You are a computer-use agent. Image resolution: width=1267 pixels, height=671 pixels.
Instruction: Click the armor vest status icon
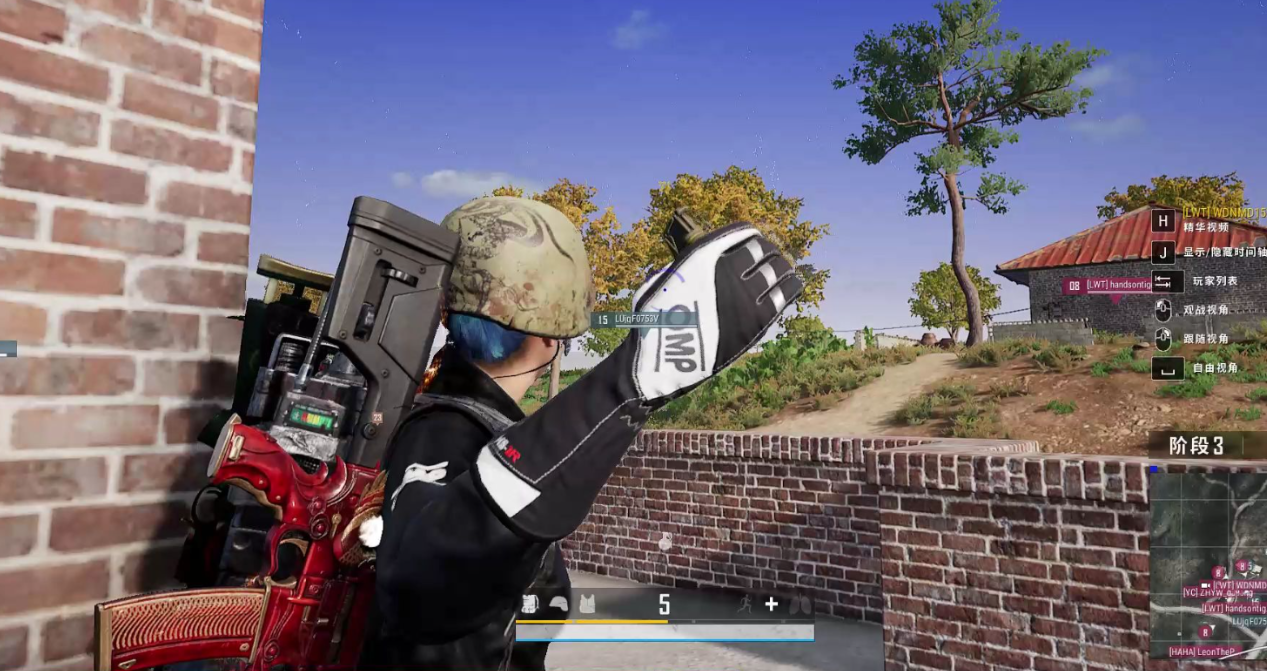pos(587,604)
